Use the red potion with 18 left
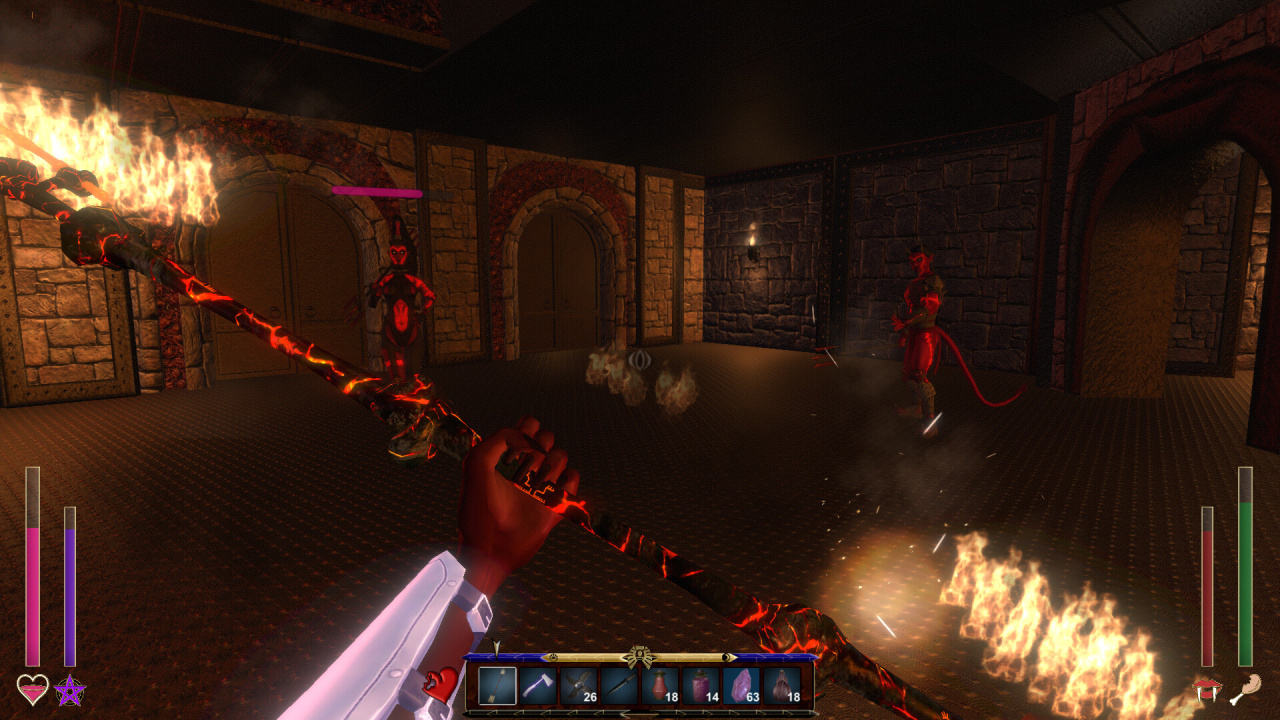This screenshot has height=720, width=1280. (x=660, y=686)
